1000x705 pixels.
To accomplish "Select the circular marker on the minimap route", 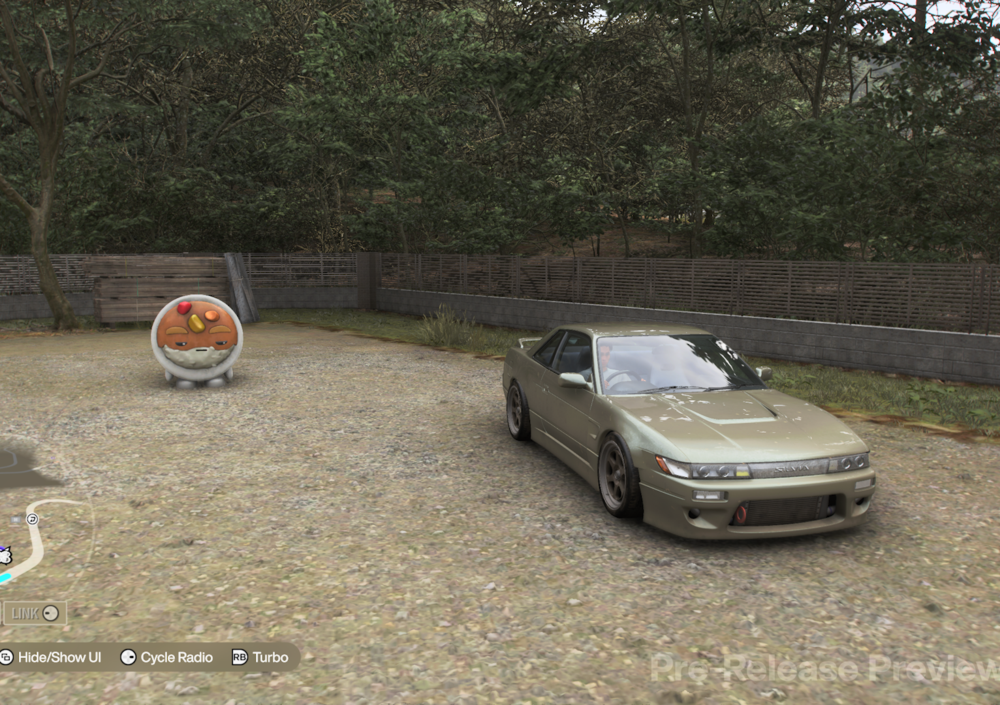I will (32, 519).
